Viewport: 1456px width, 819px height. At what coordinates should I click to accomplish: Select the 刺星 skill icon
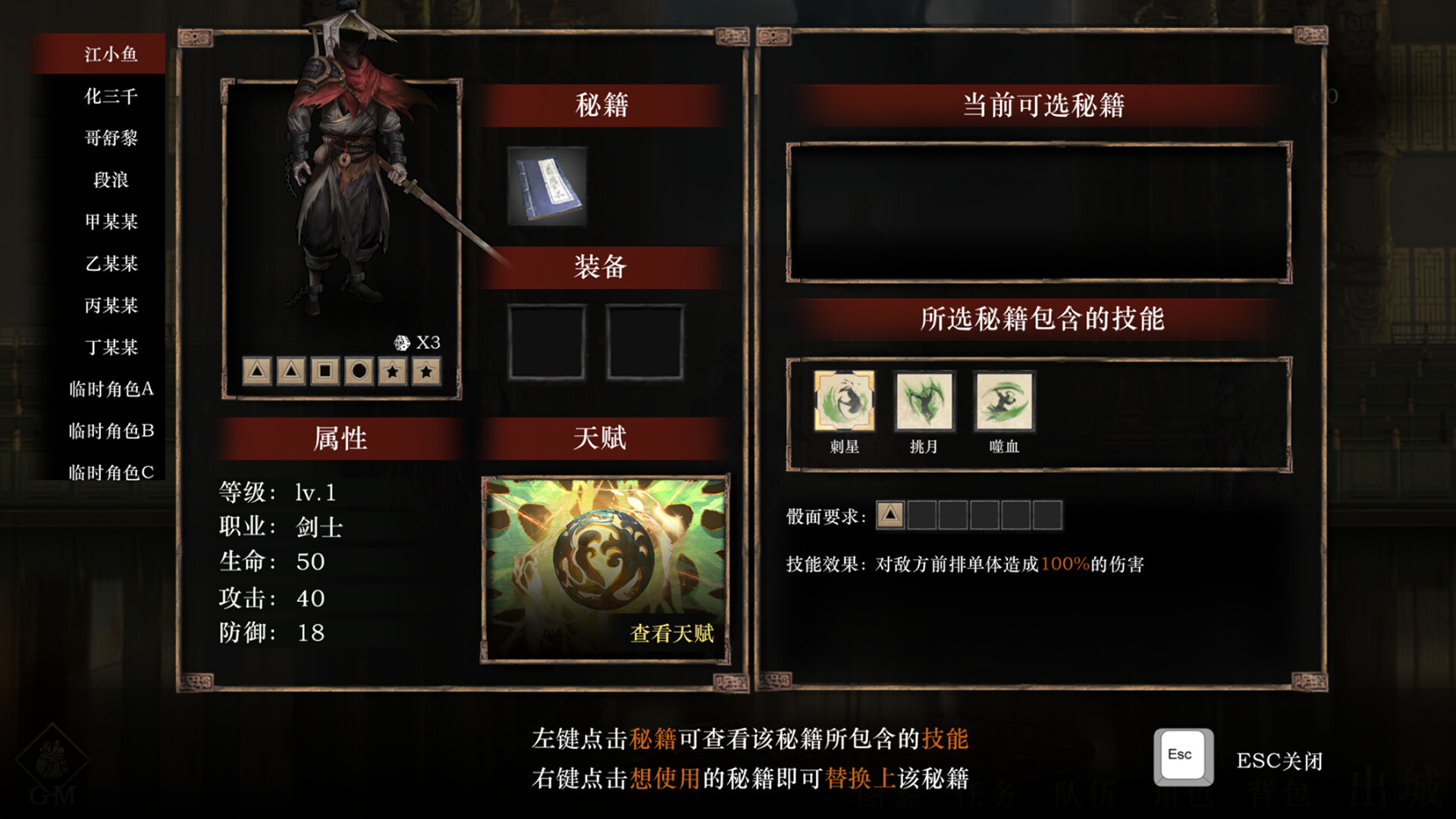click(844, 402)
